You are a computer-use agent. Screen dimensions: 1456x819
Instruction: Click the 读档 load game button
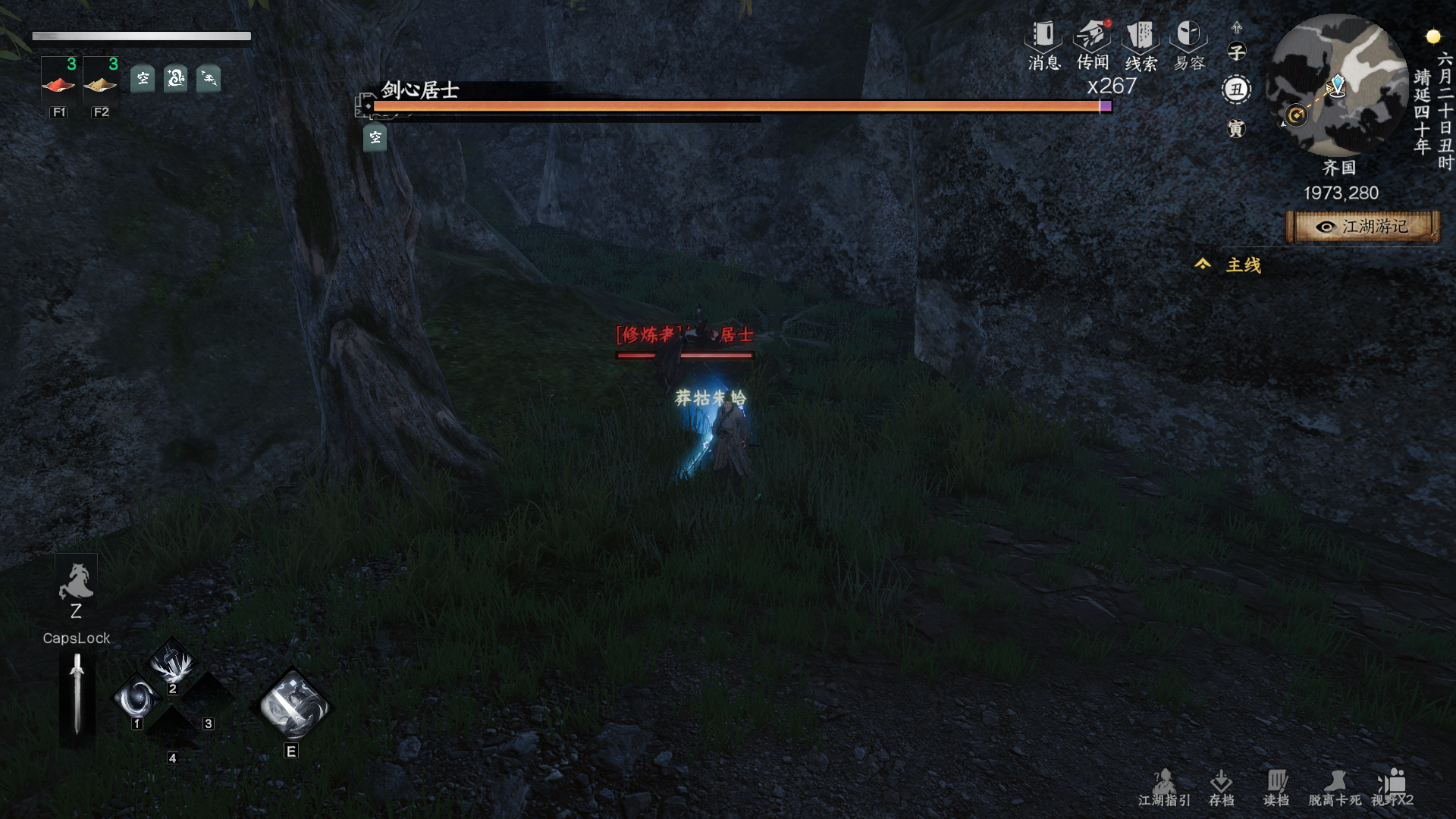point(1276,788)
